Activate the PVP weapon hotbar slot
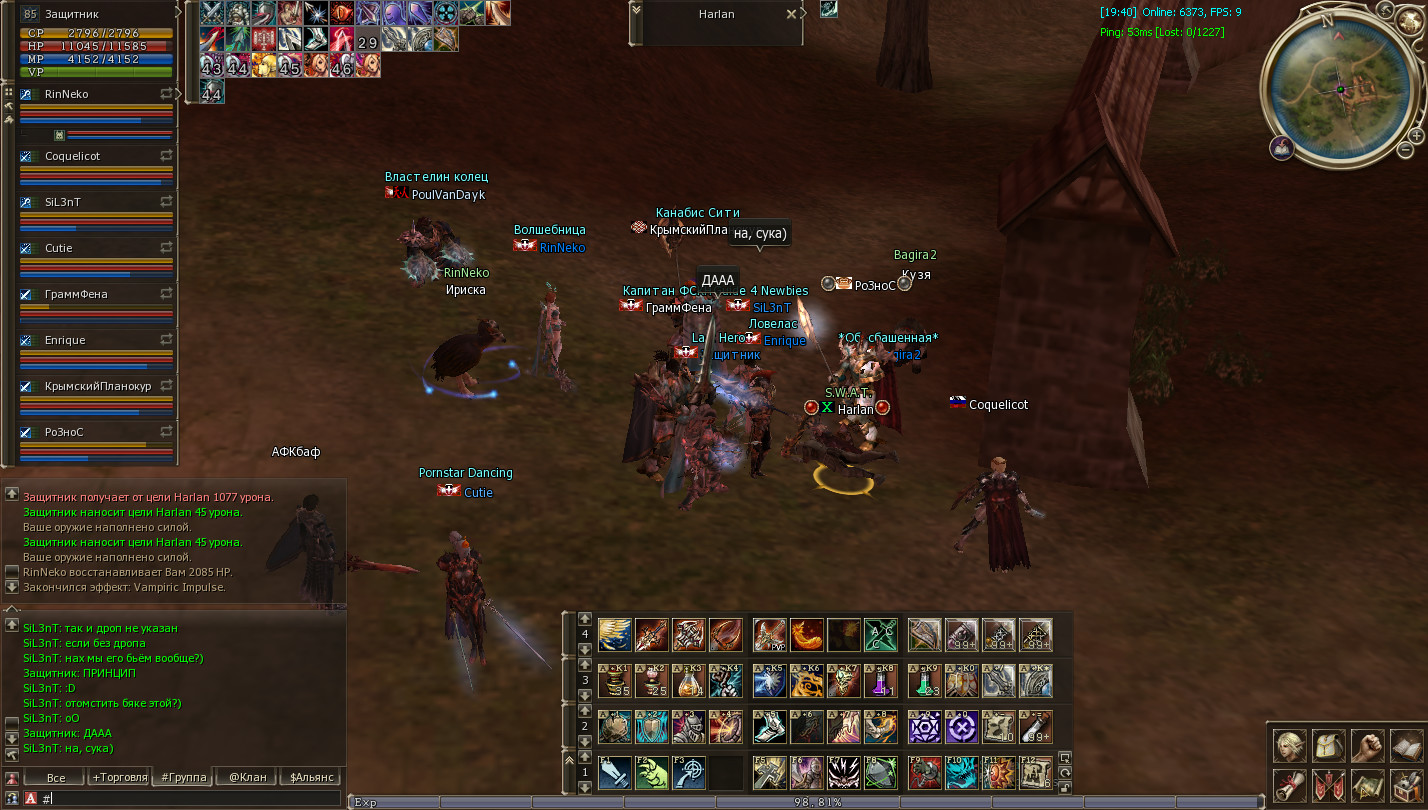Image resolution: width=1428 pixels, height=810 pixels. tap(768, 635)
